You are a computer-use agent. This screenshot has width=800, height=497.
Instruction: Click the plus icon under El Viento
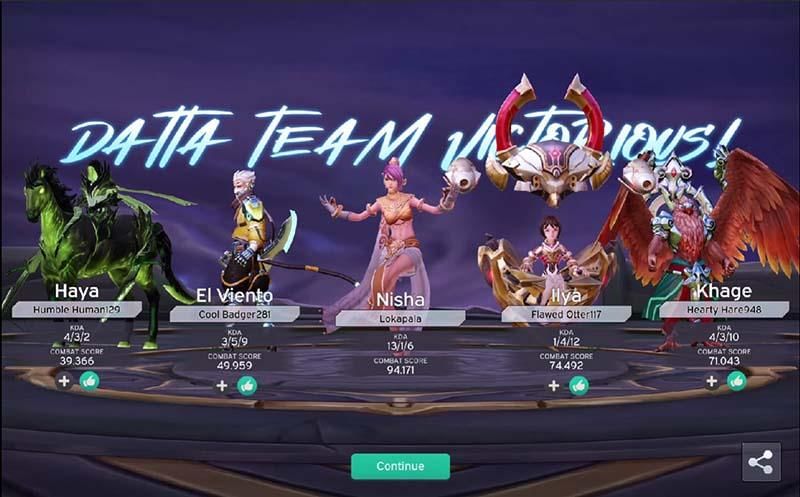[x=222, y=385]
